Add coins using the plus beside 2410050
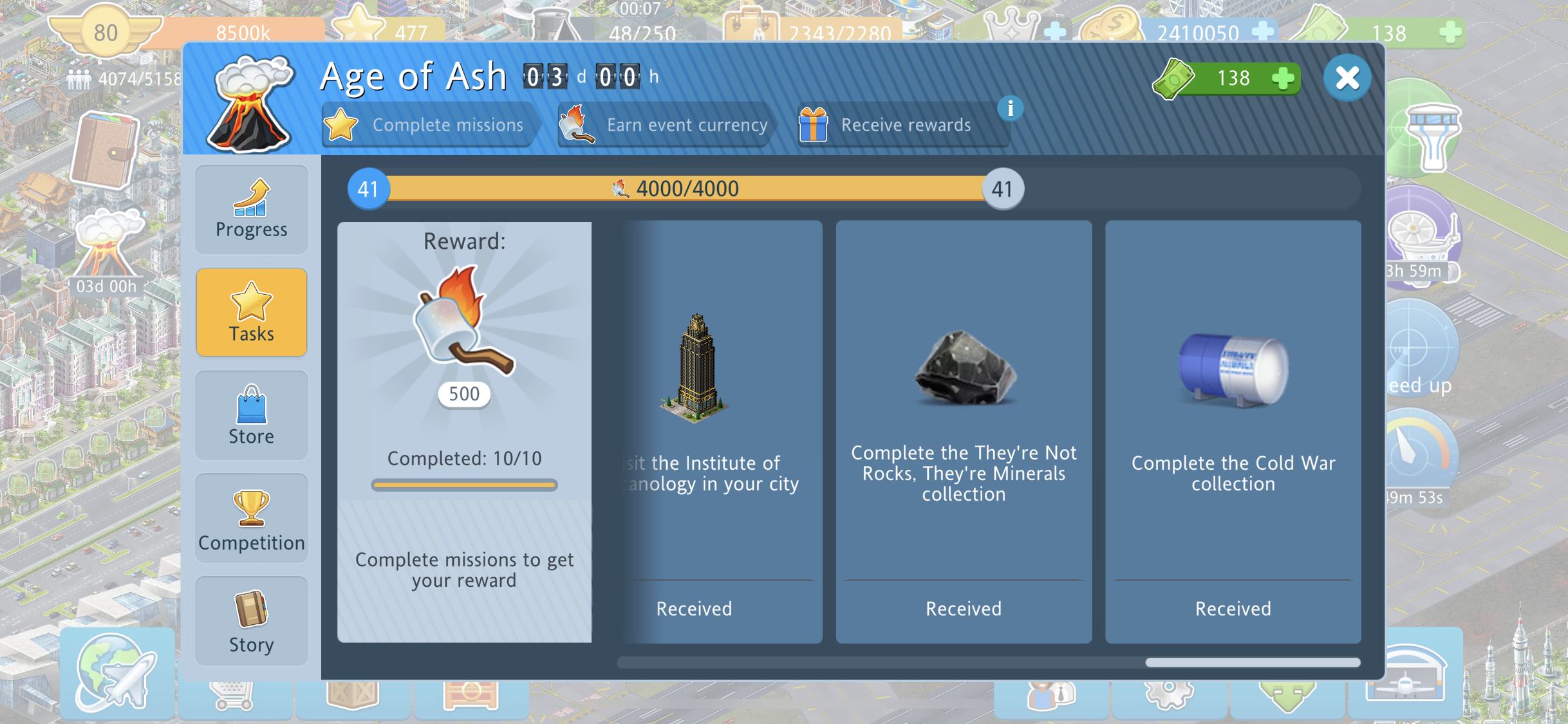 1263,31
